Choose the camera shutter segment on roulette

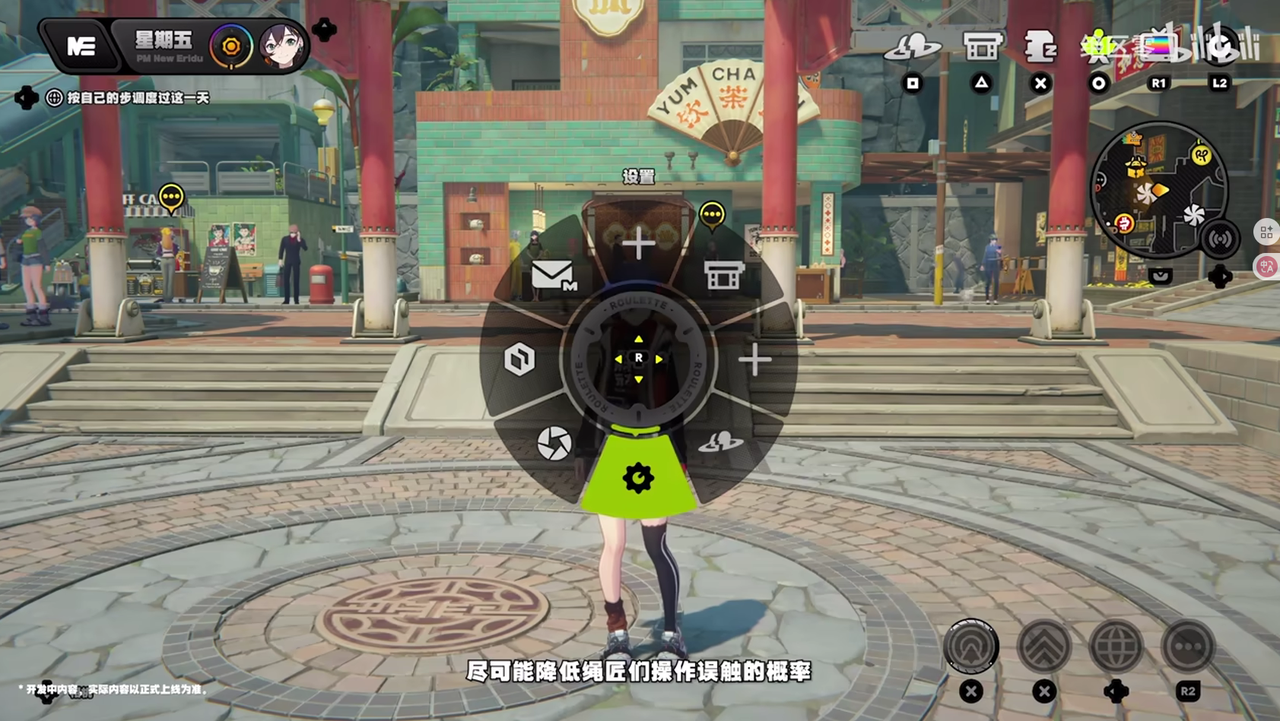tap(553, 443)
